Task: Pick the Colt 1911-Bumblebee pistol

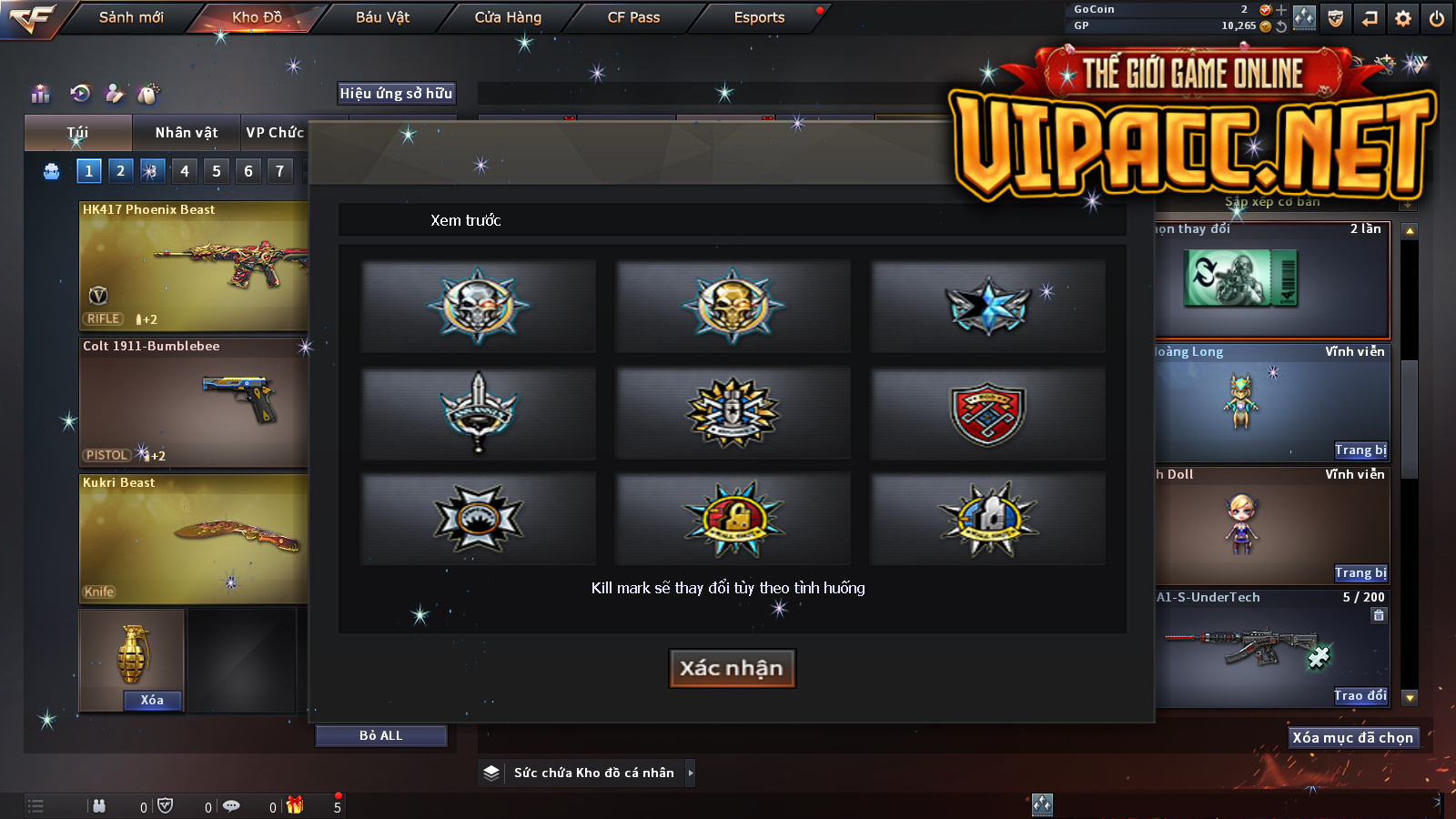Action: (193, 402)
